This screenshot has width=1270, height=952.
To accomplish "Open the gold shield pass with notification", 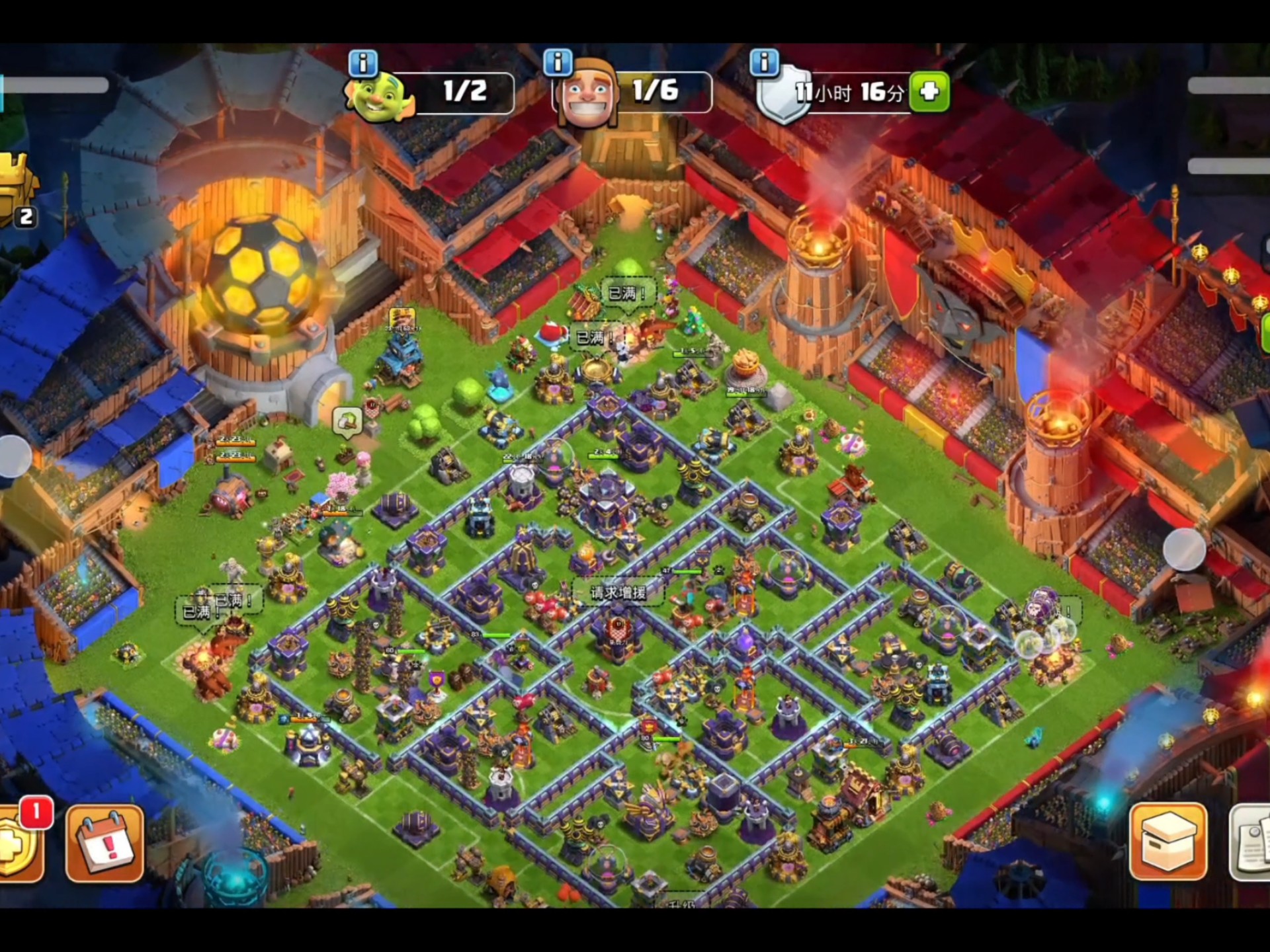I will 19,843.
